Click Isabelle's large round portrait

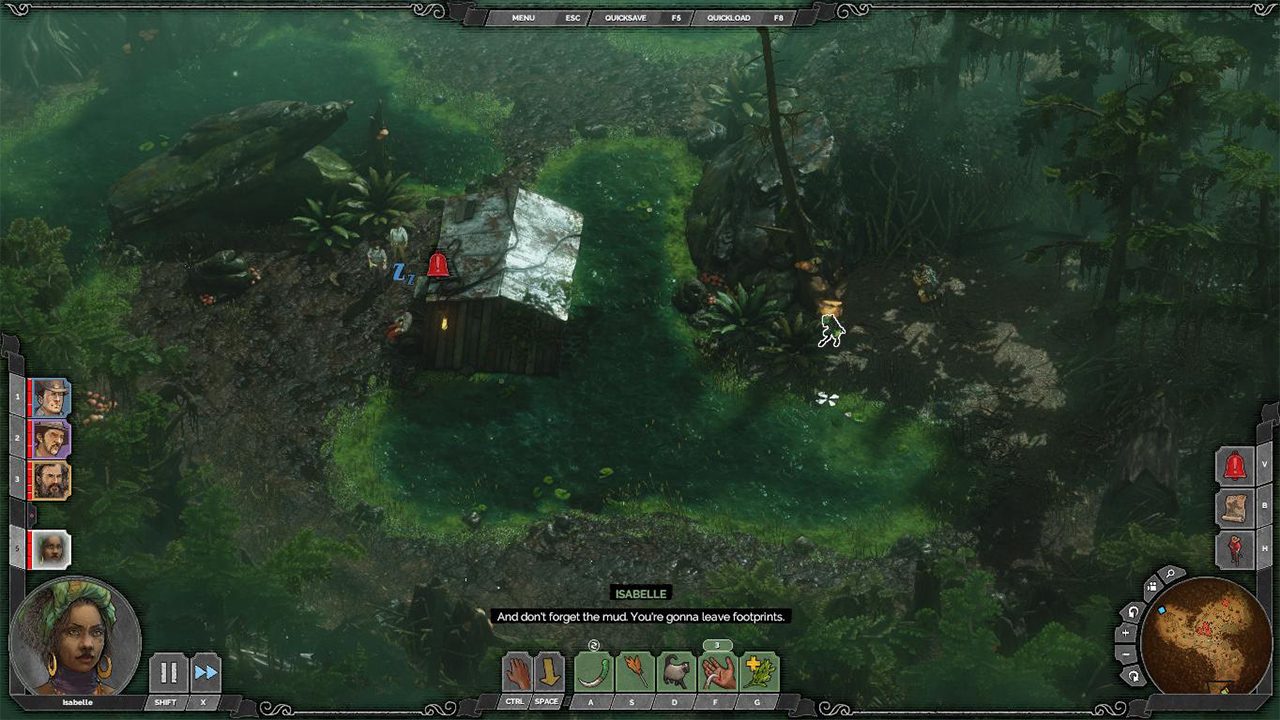[75, 636]
